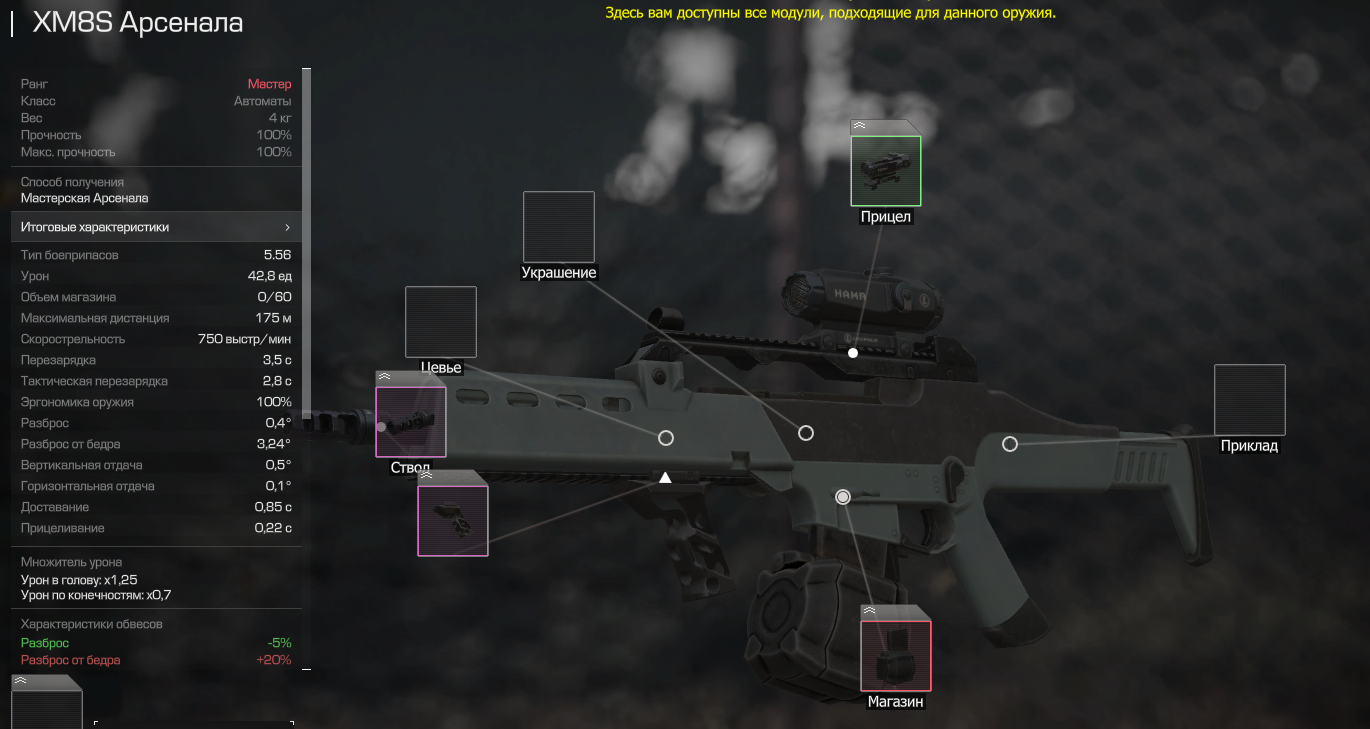Screen dimensions: 1370x729
Task: Click the triangular underbarrel attachment marker
Action: [x=665, y=478]
